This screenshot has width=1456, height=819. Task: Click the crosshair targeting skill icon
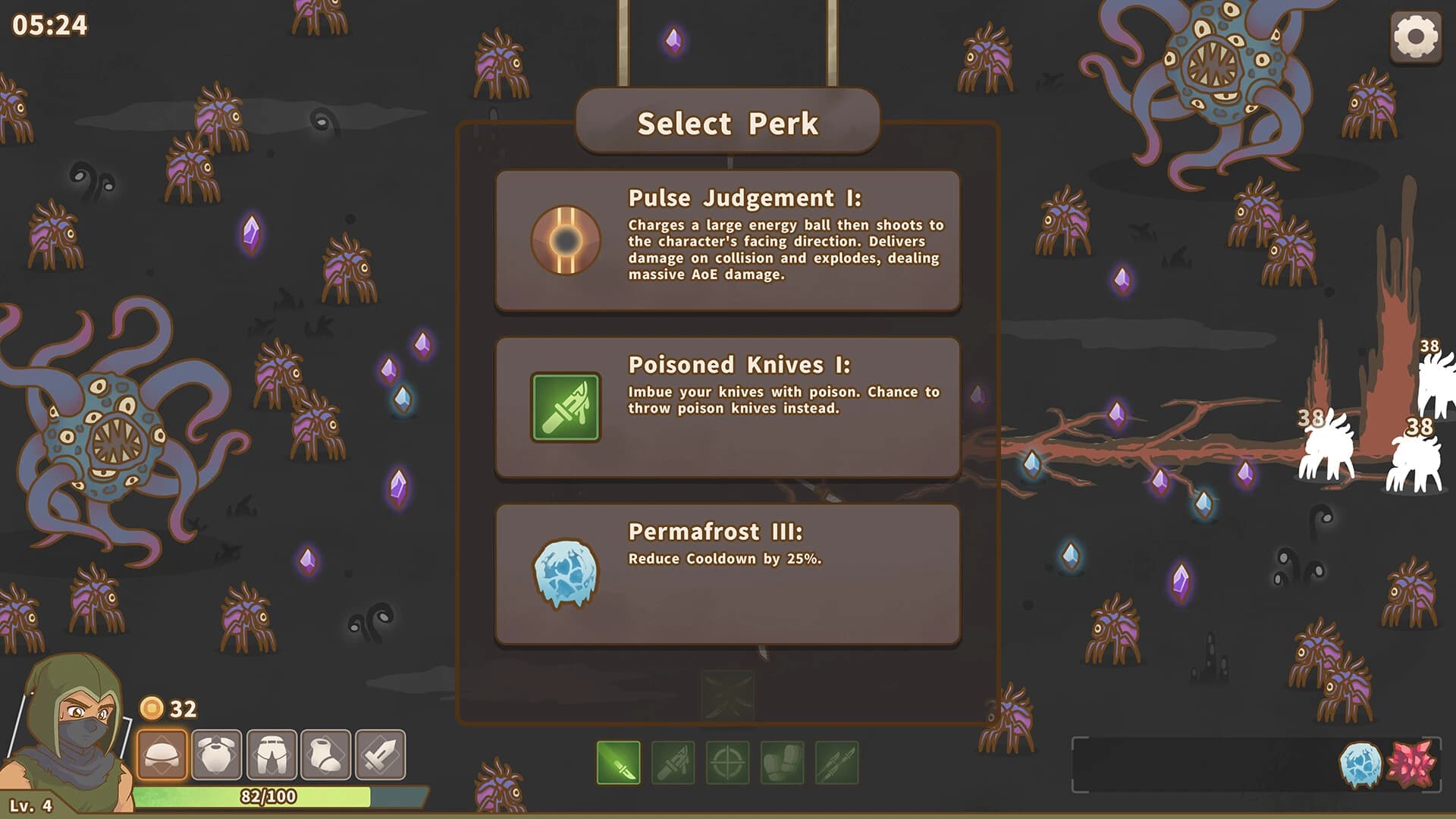(728, 763)
